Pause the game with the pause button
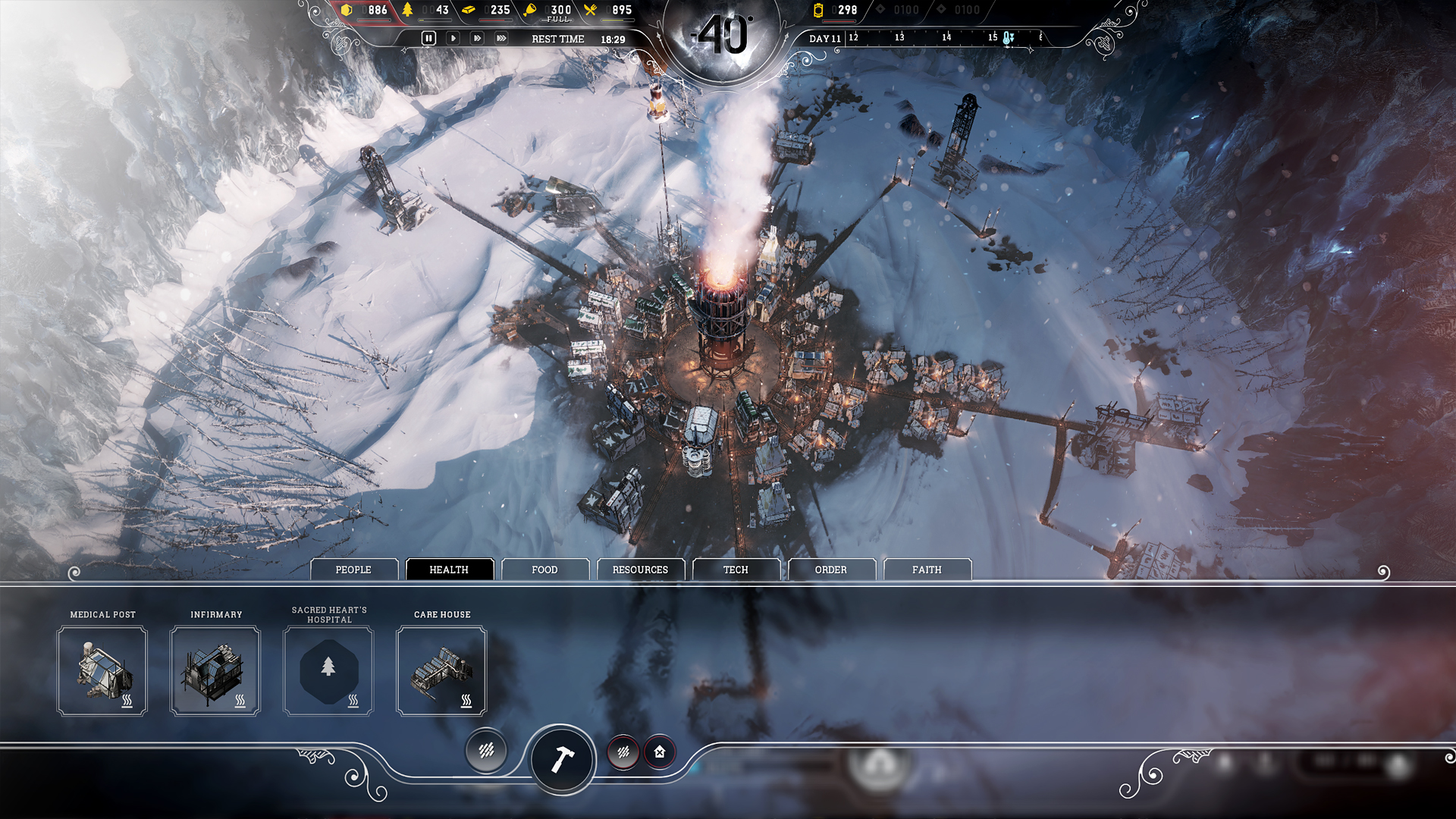Viewport: 1456px width, 819px height. [429, 36]
